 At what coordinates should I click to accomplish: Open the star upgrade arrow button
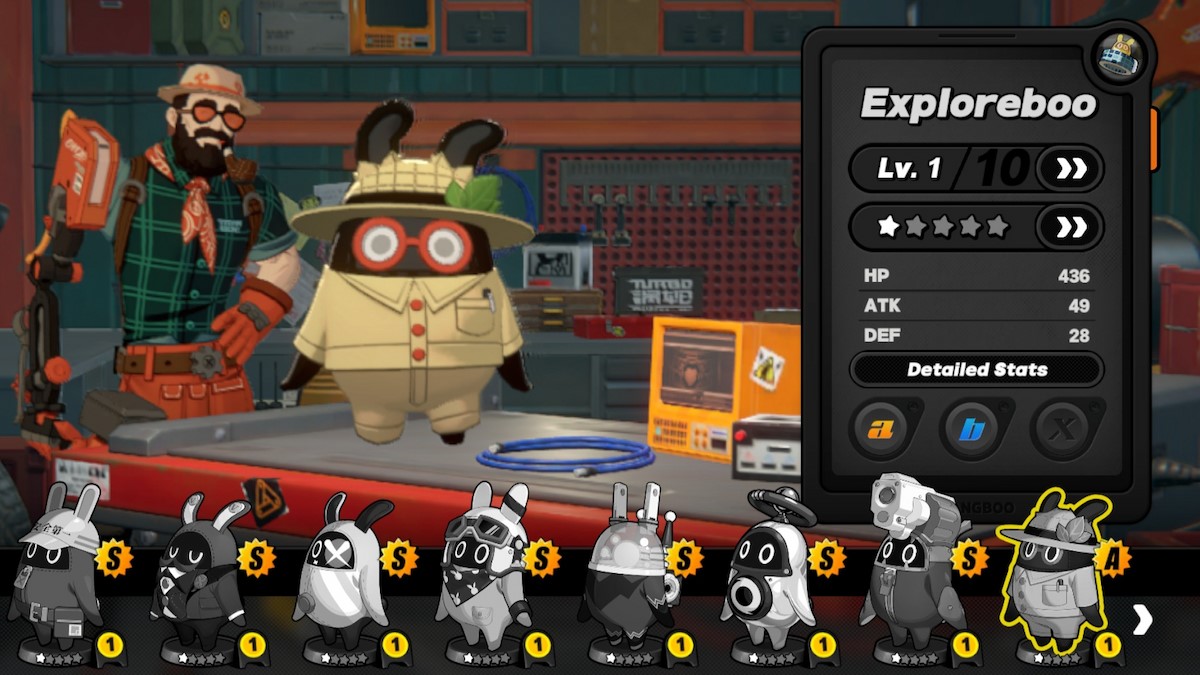(x=1070, y=227)
